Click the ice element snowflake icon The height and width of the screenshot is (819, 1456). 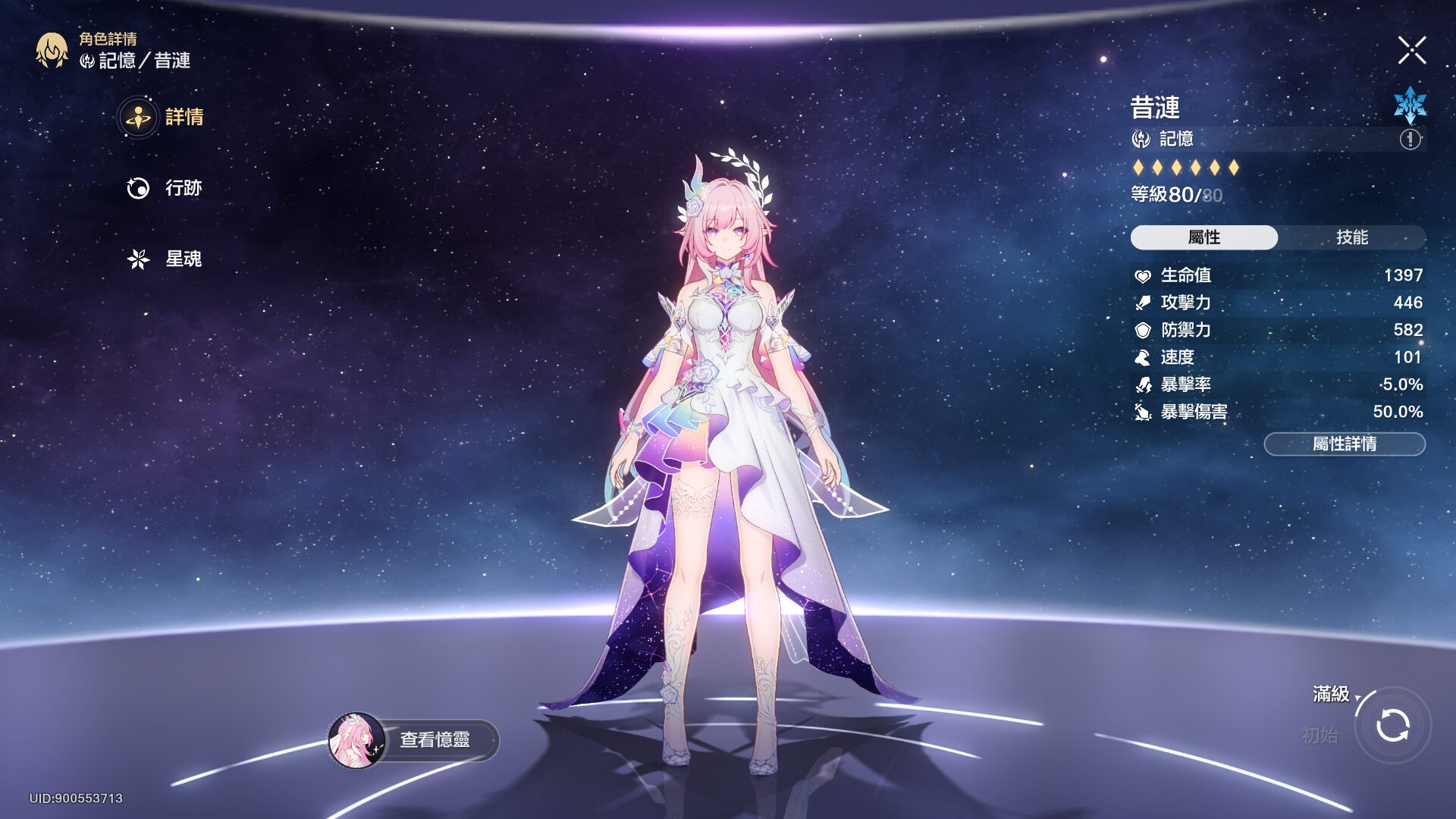[x=1410, y=105]
